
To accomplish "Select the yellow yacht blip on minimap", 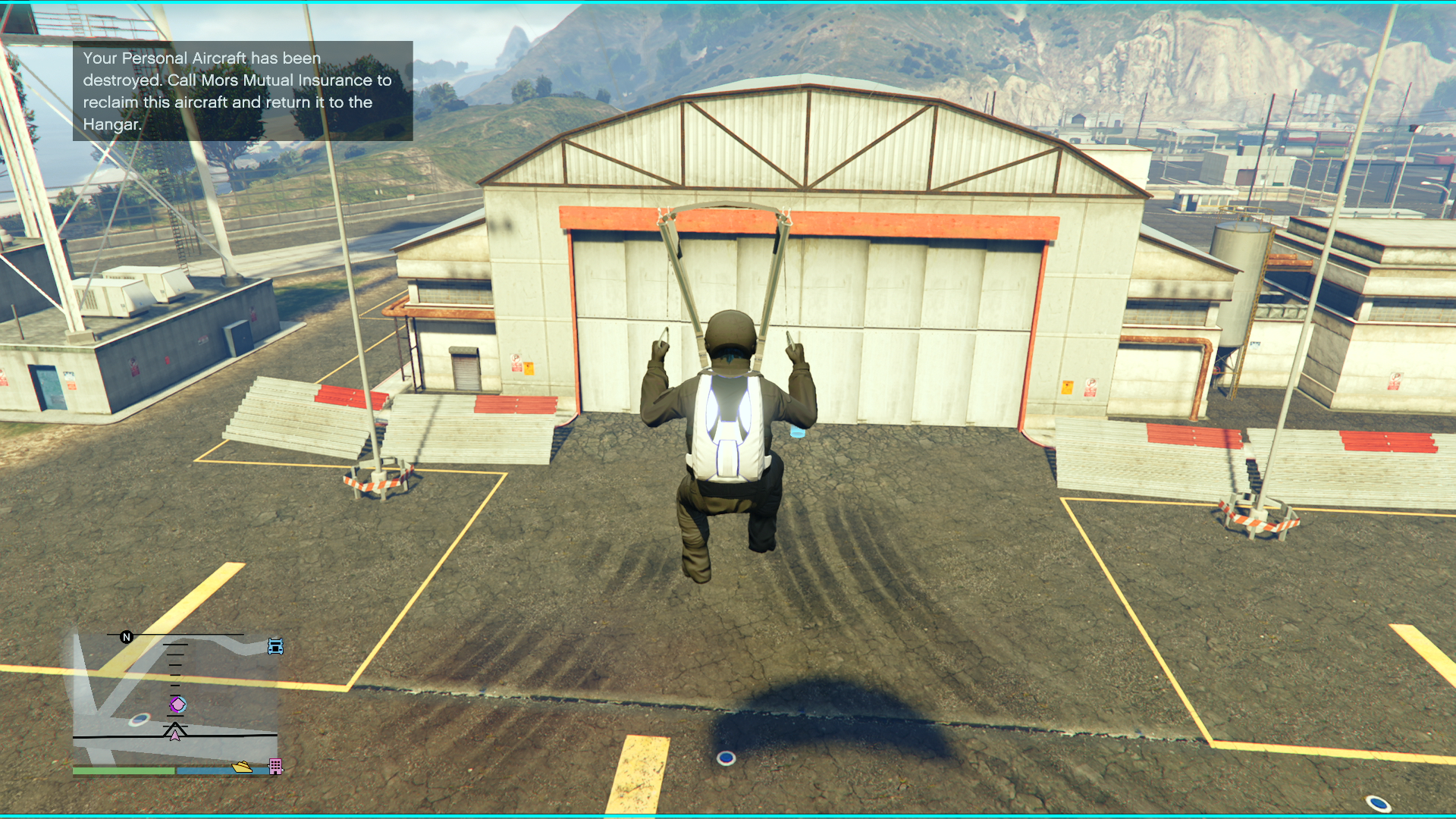I will point(242,767).
